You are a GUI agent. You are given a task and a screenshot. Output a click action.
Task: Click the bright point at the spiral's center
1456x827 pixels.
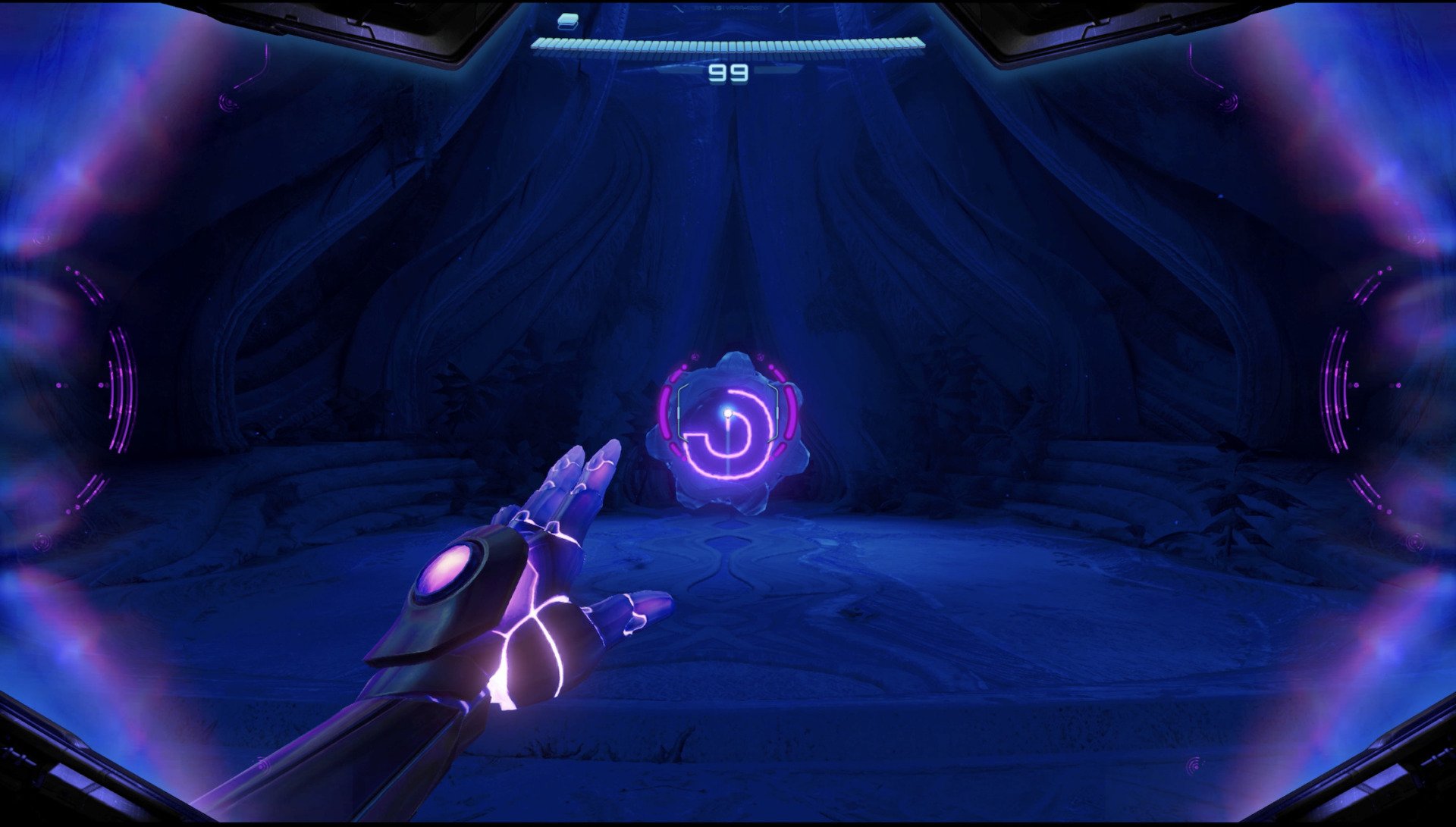click(x=727, y=412)
